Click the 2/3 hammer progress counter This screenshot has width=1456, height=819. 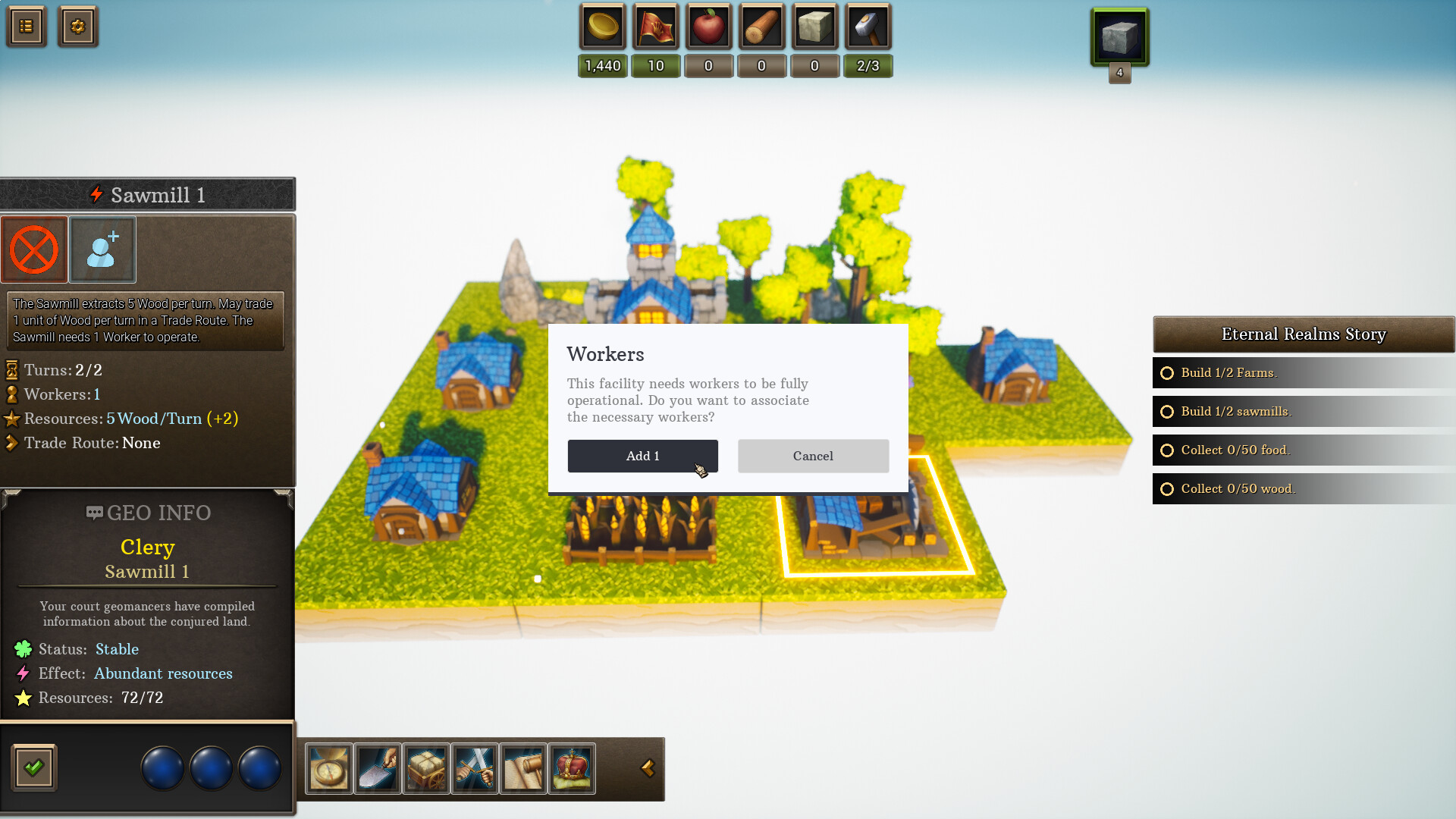point(868,66)
